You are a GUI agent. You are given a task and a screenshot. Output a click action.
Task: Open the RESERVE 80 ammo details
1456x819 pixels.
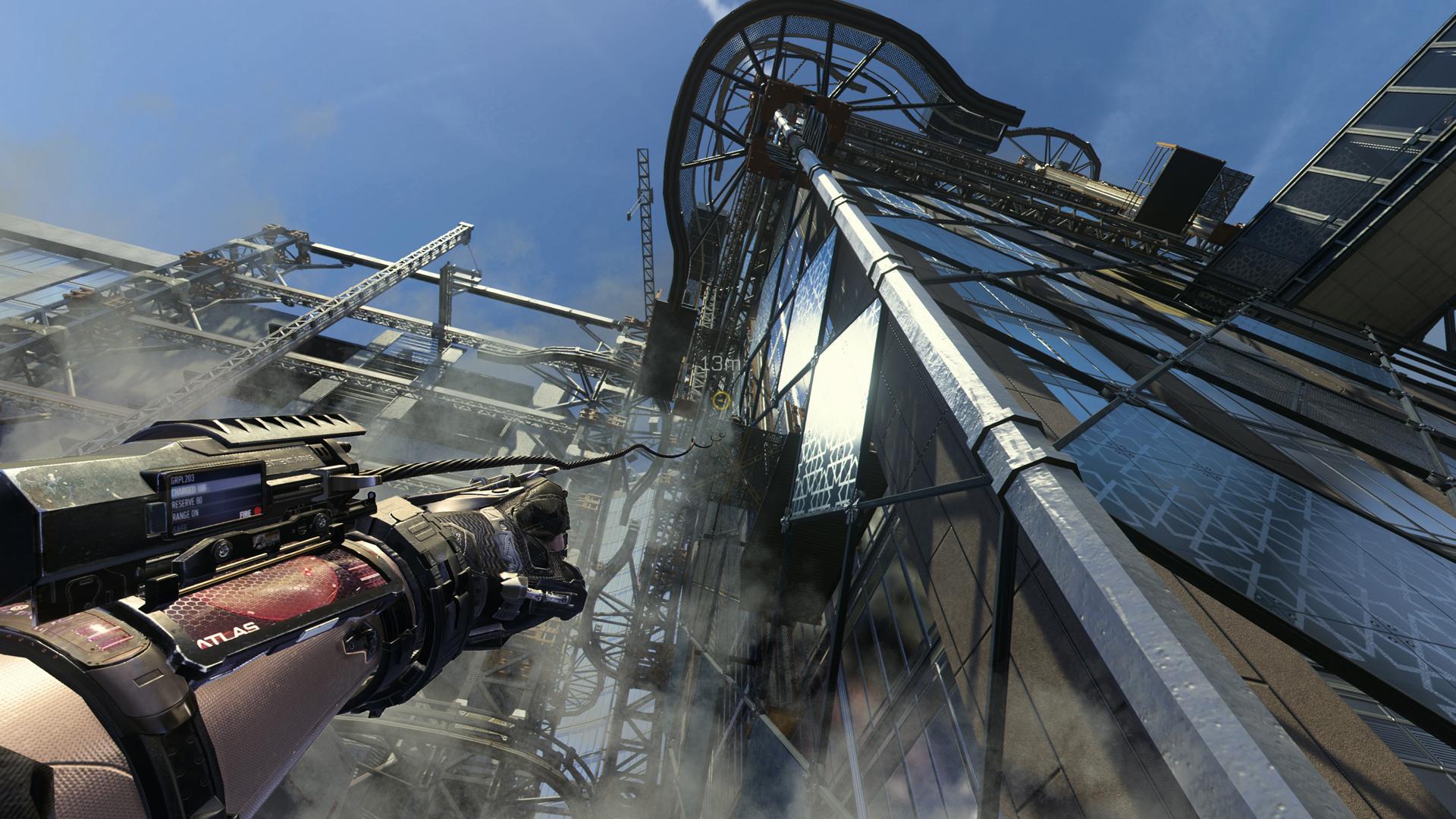tap(187, 503)
